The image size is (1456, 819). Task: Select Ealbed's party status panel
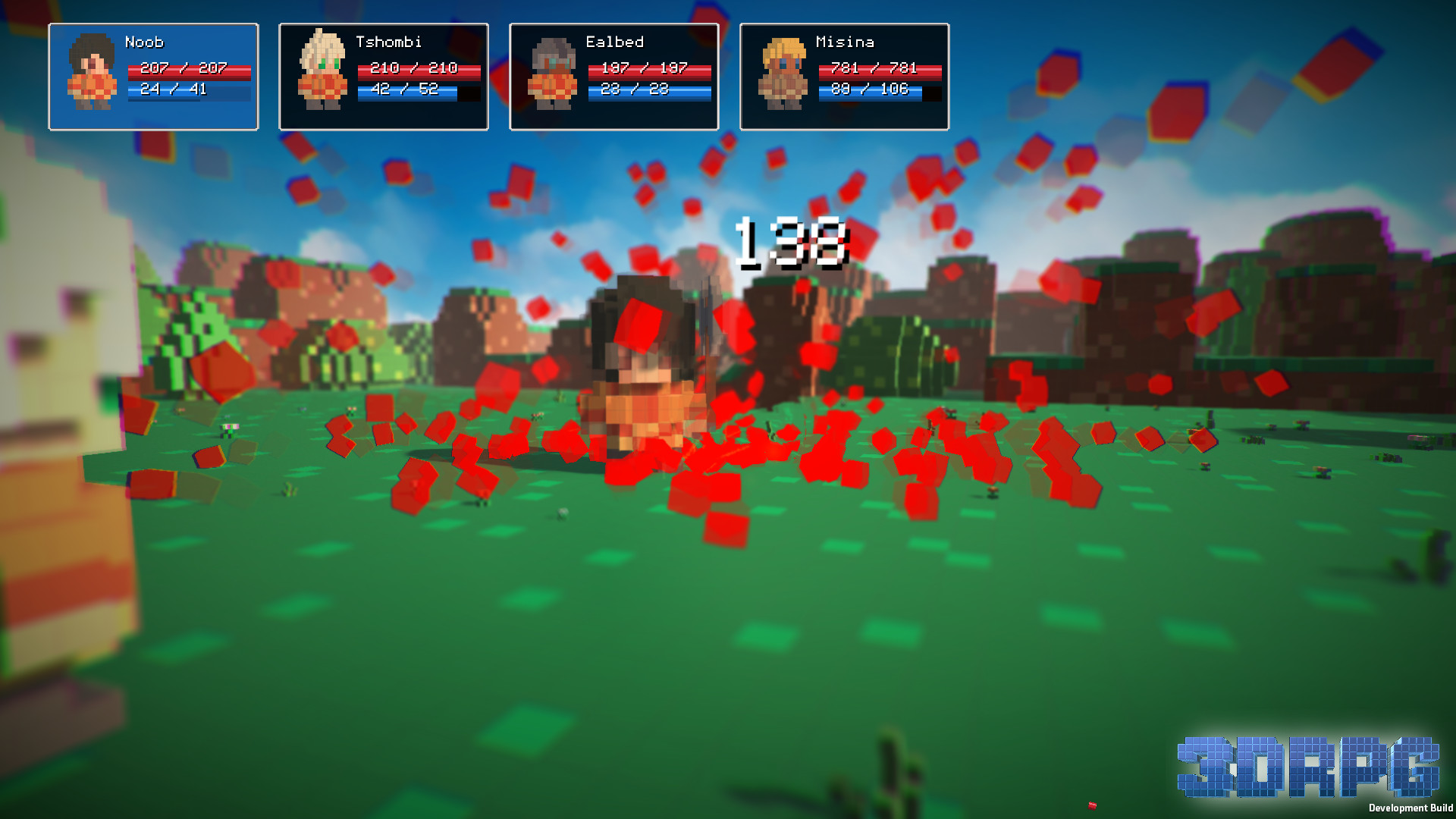[x=614, y=76]
